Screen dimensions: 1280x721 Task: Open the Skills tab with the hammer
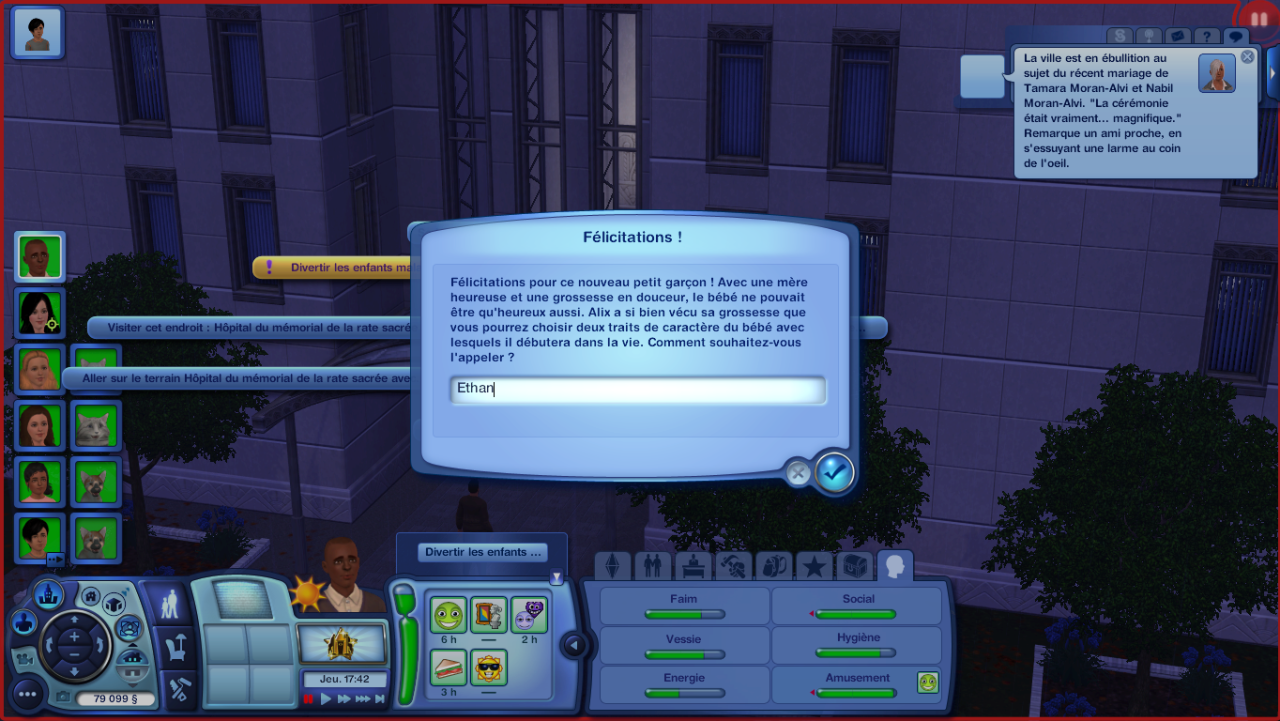(734, 567)
